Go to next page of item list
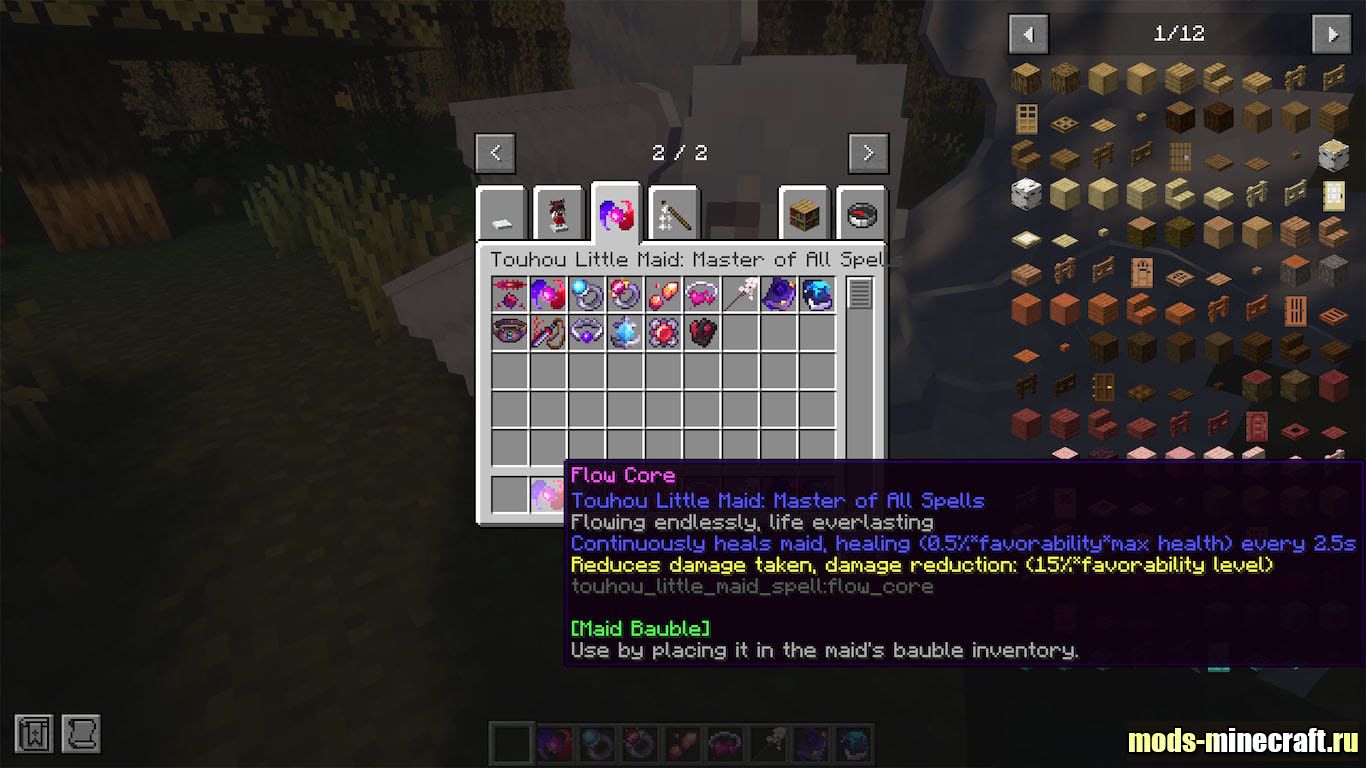This screenshot has width=1366, height=768. [x=1331, y=34]
